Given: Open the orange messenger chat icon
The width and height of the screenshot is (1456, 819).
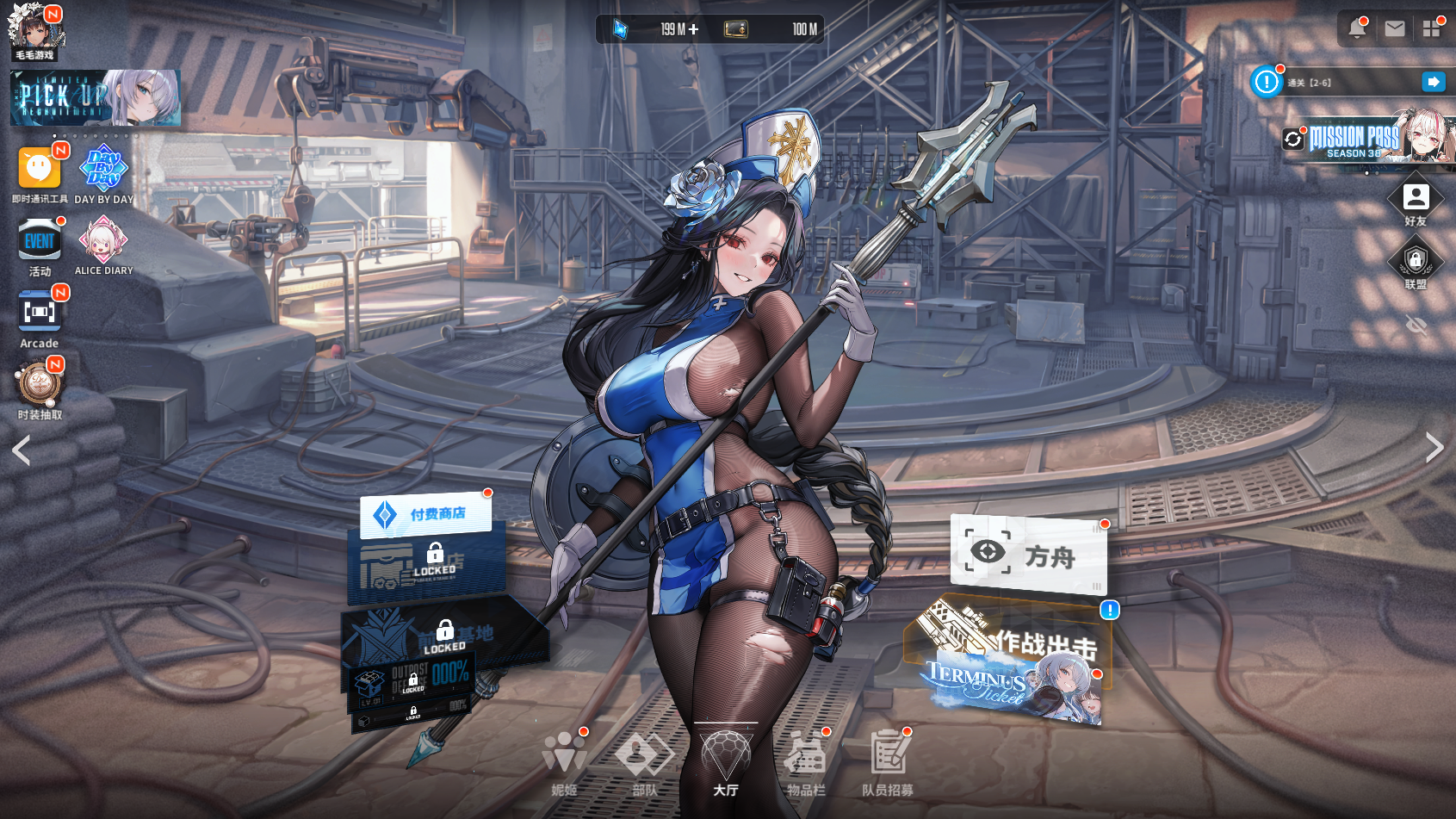Looking at the screenshot, I should coord(40,169).
